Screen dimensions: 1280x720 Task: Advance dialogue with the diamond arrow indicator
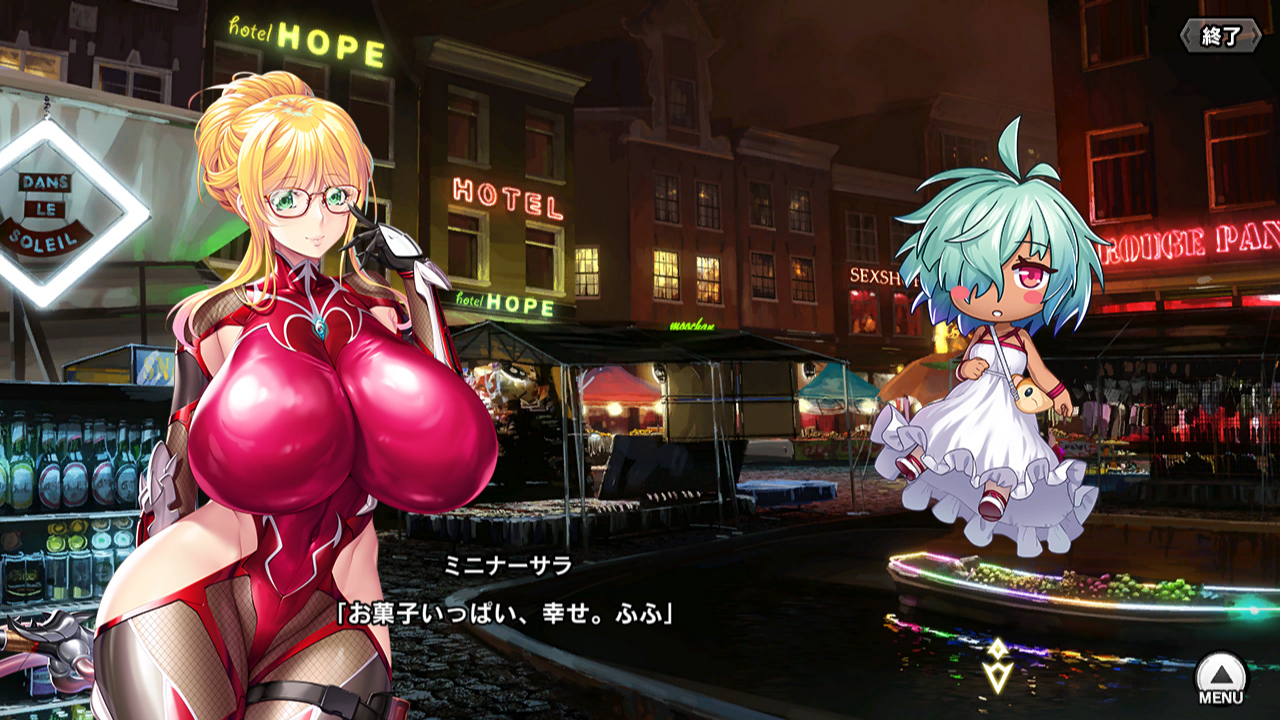point(997,666)
